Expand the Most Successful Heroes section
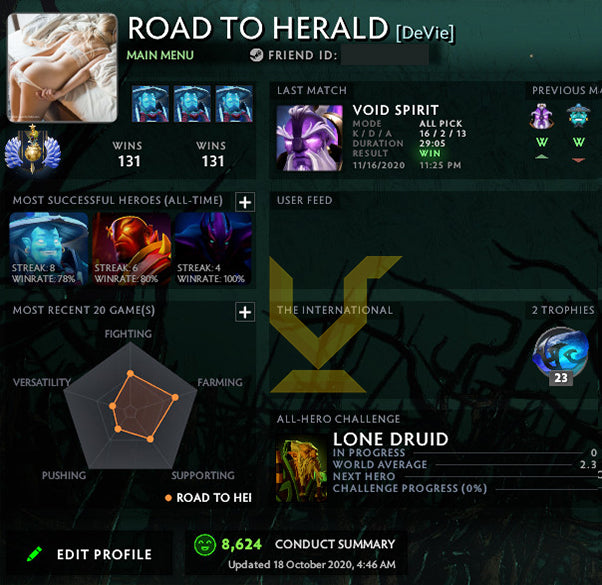Screen dimensions: 602x585 [x=244, y=202]
